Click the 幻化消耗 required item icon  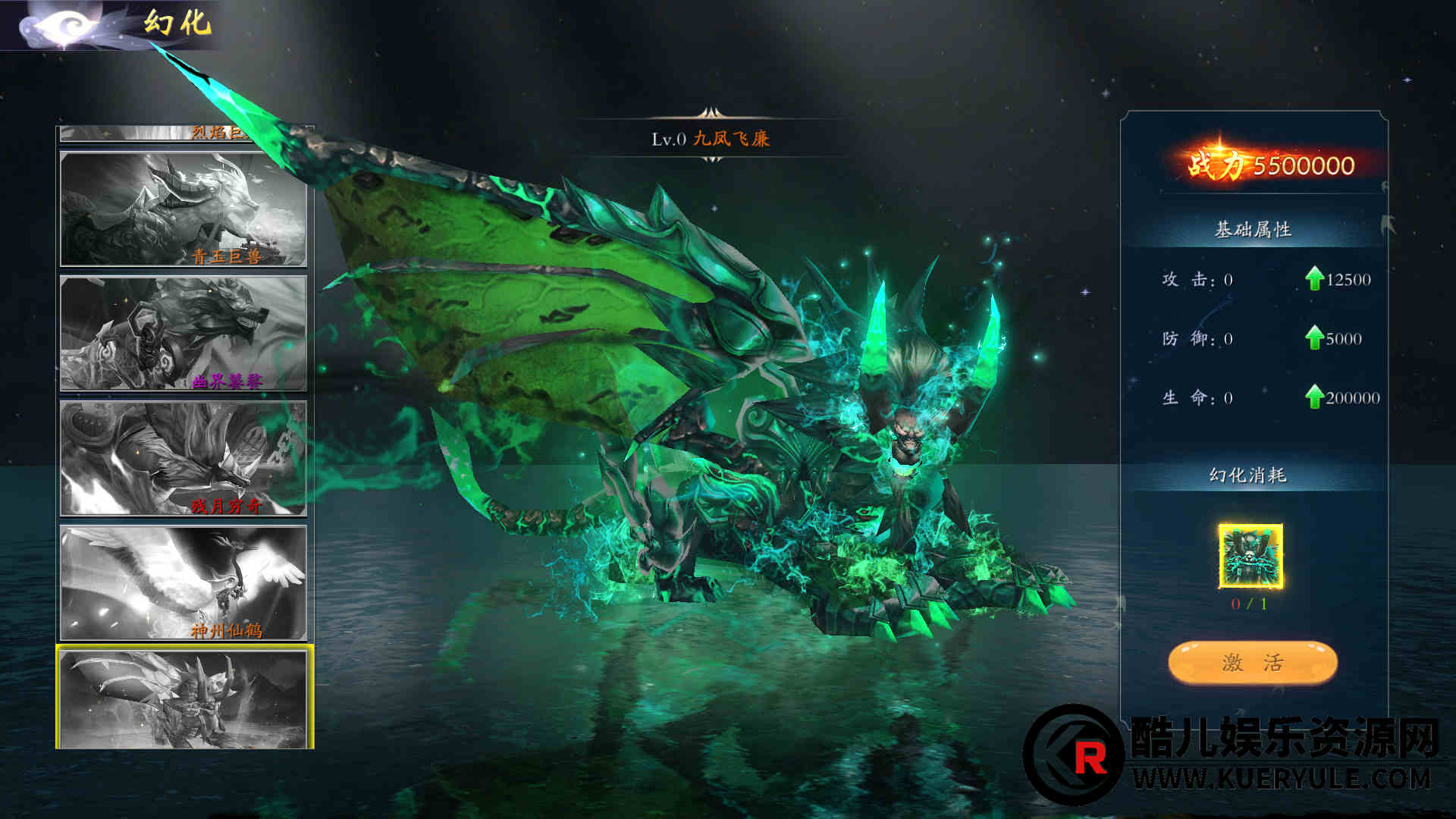1250,556
